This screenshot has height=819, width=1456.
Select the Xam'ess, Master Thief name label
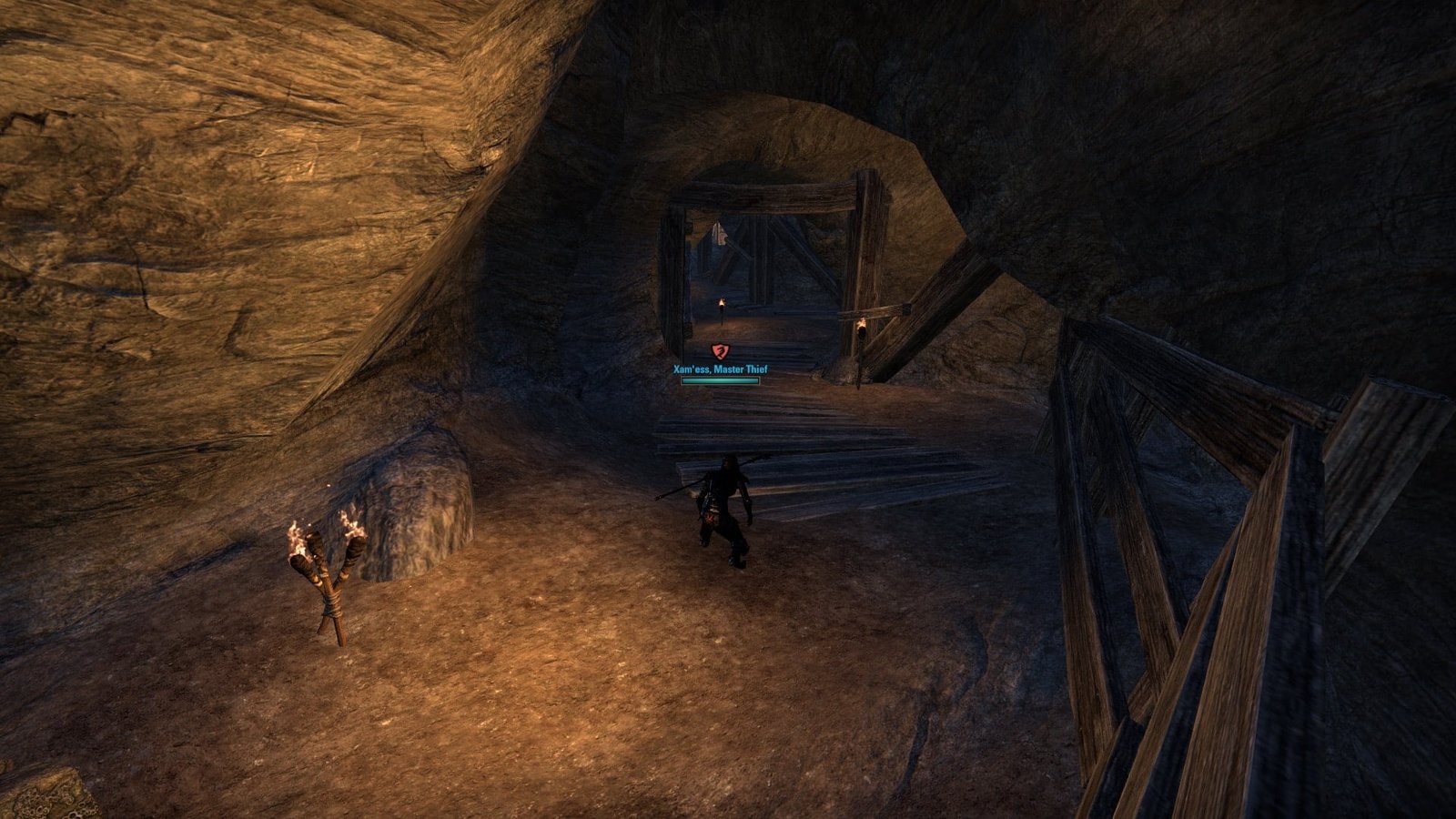[720, 369]
